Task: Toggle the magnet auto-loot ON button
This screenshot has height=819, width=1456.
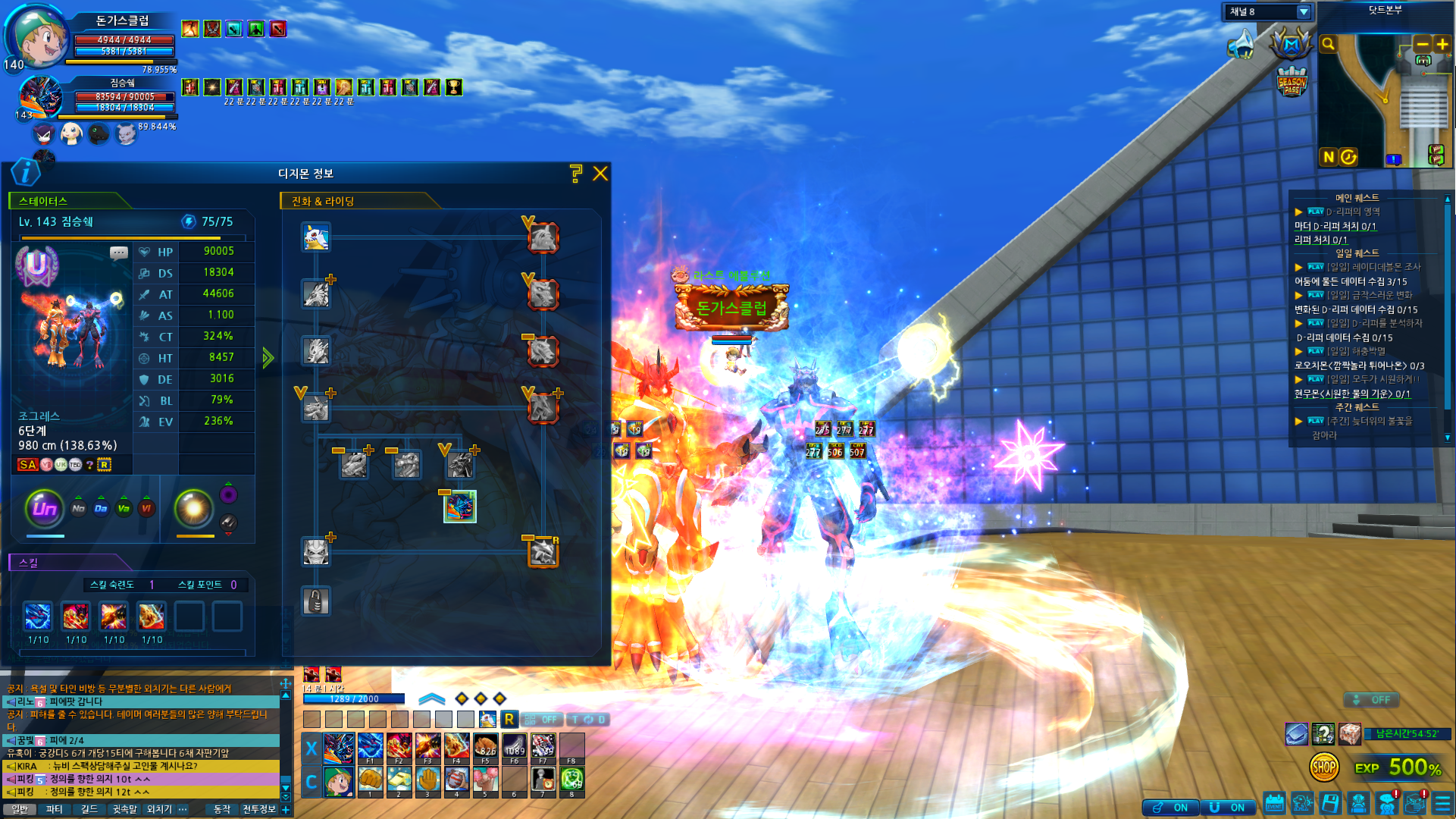Action: point(1228,808)
